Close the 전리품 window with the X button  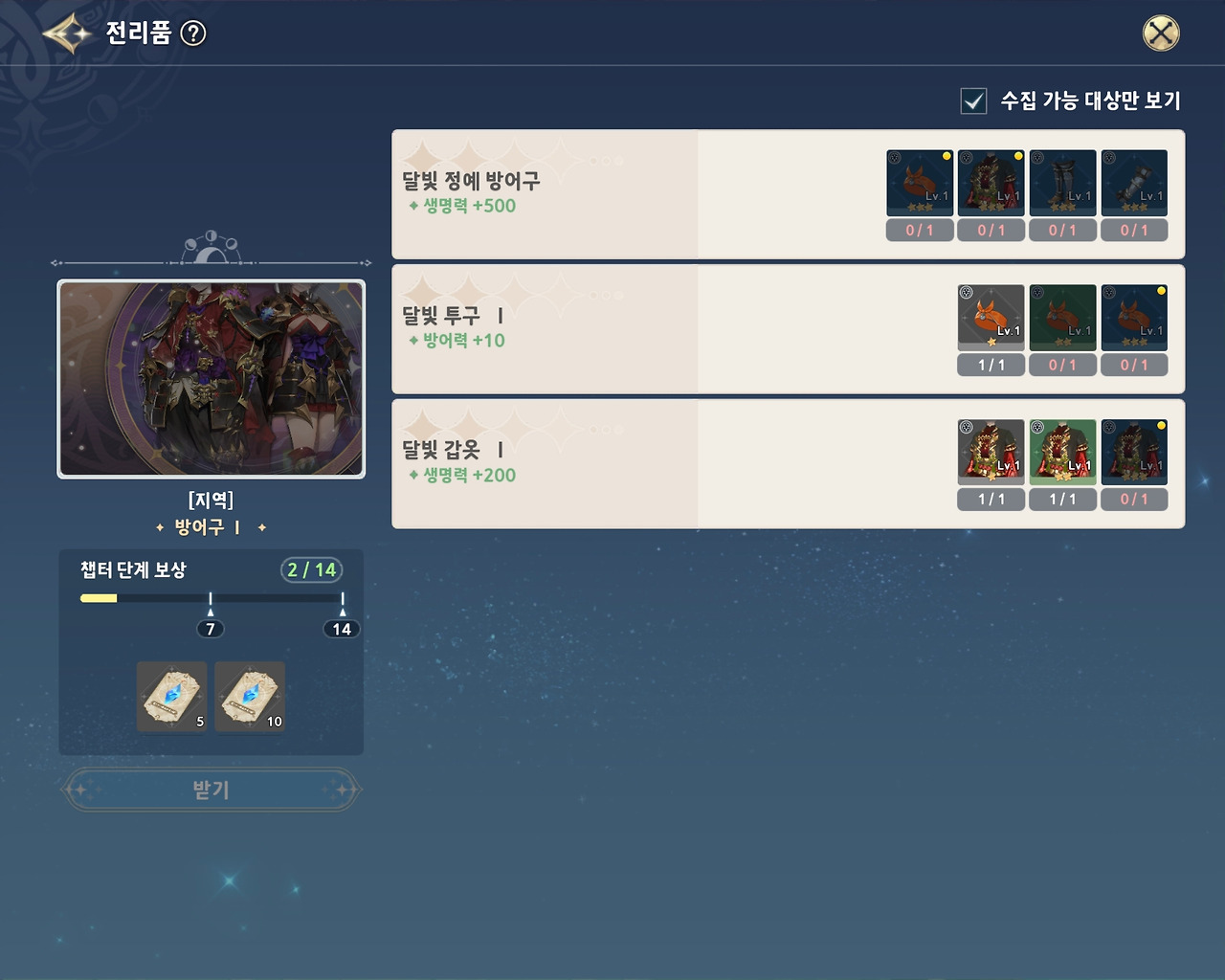[1161, 32]
